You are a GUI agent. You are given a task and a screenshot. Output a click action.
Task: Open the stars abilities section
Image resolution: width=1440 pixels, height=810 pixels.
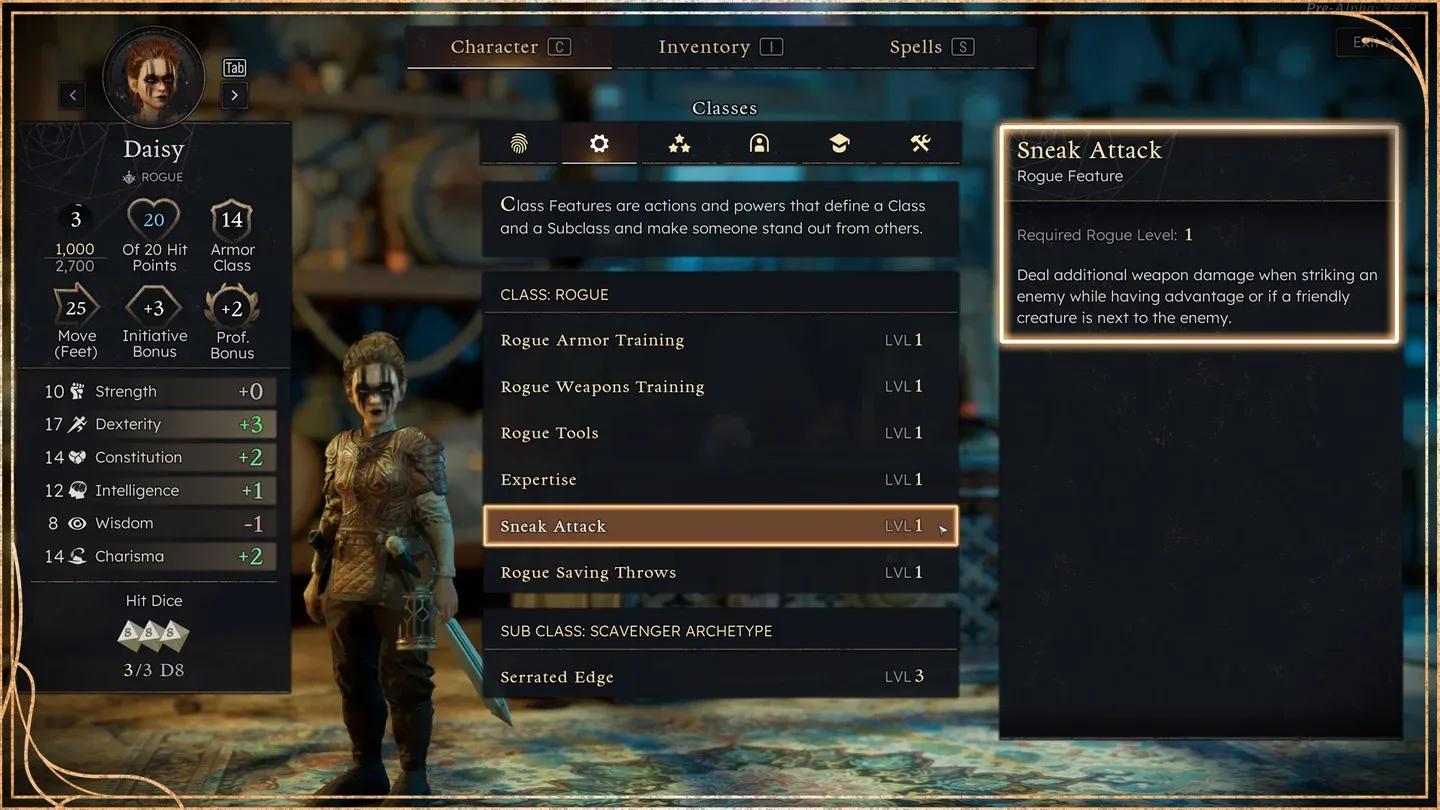[x=679, y=143]
